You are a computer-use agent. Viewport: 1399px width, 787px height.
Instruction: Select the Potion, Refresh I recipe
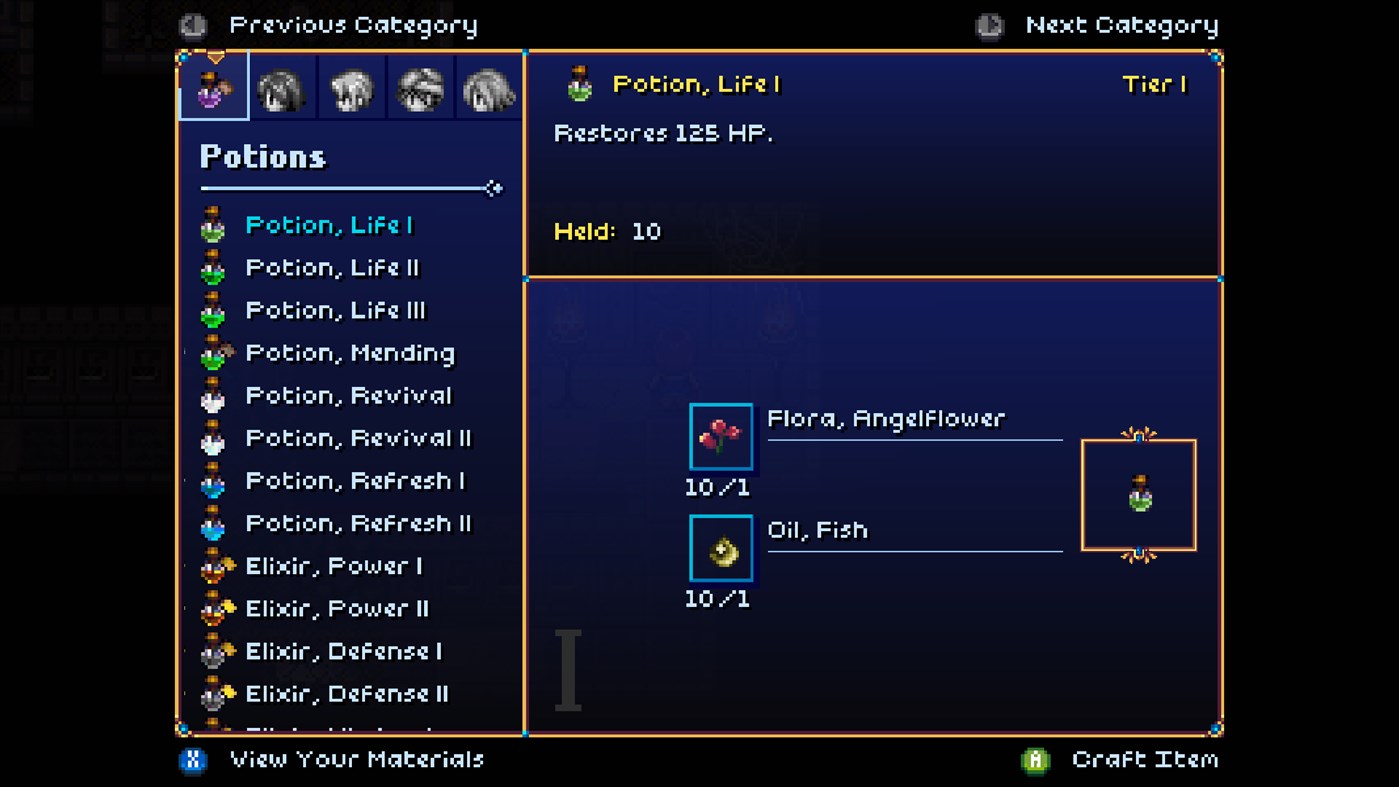(x=354, y=481)
